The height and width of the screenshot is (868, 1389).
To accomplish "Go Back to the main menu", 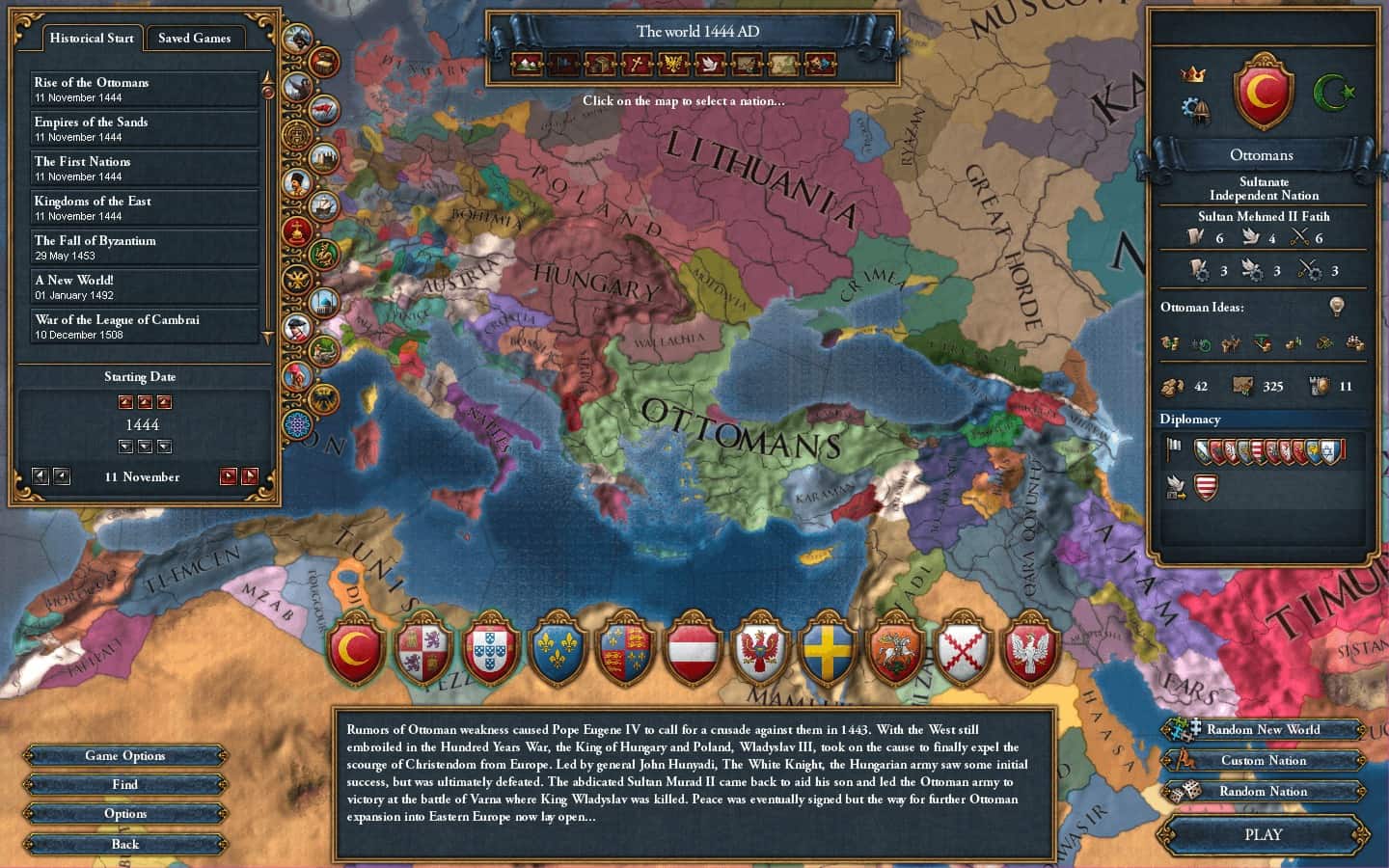I will (x=125, y=844).
